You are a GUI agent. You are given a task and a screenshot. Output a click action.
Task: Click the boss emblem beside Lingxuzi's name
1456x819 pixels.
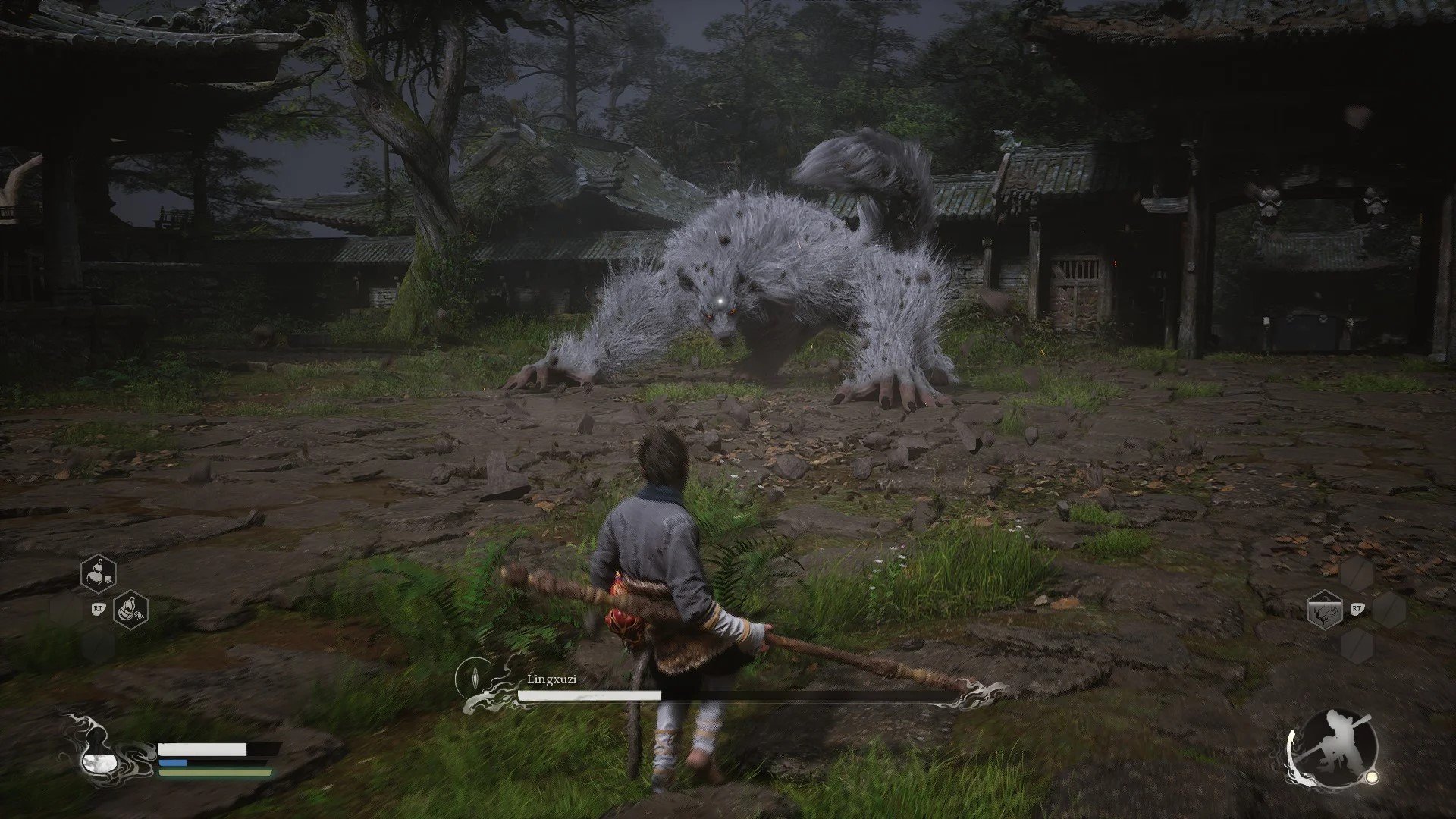pyautogui.click(x=475, y=675)
